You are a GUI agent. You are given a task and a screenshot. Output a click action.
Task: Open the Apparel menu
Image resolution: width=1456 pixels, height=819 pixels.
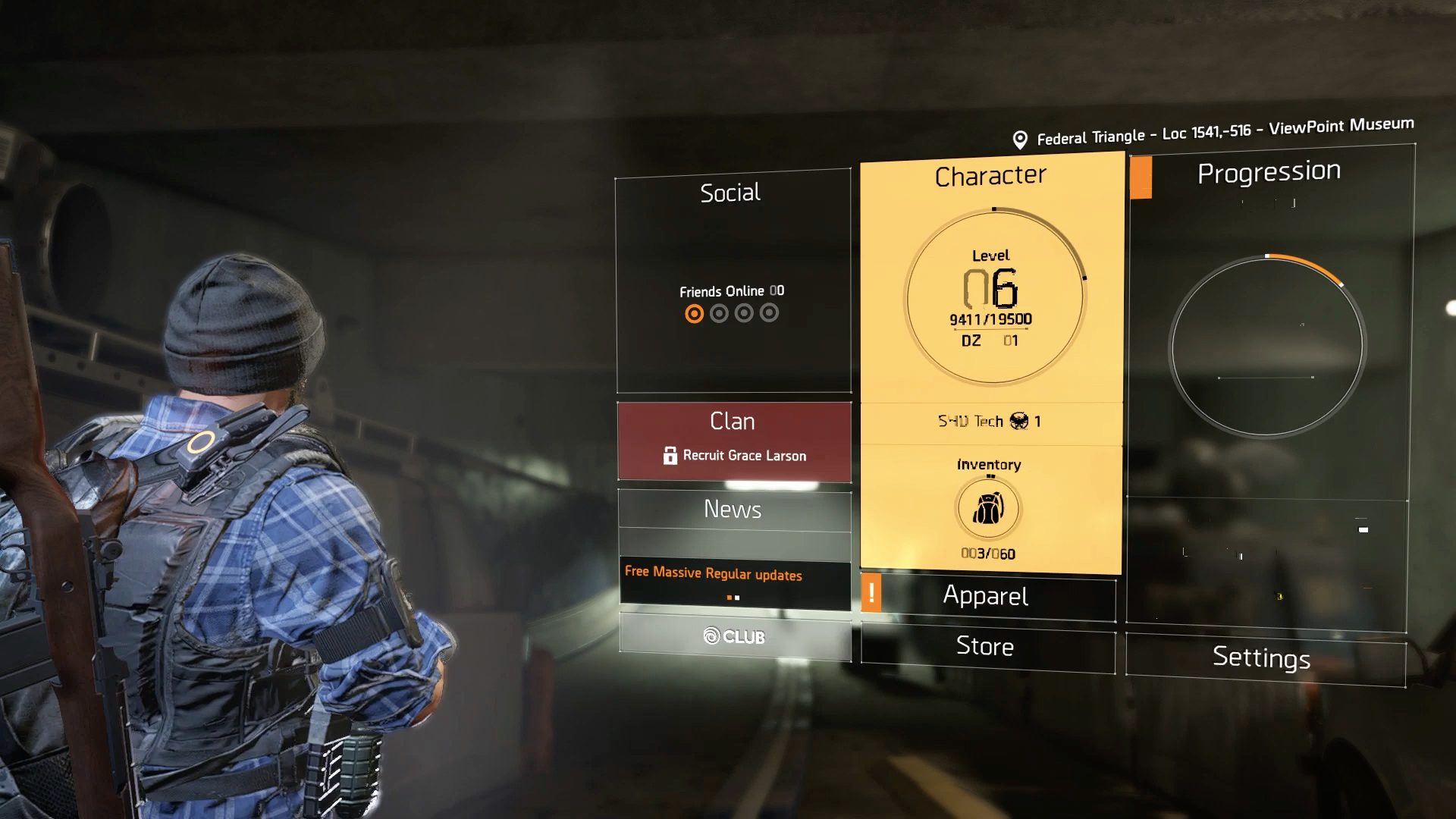pos(987,596)
